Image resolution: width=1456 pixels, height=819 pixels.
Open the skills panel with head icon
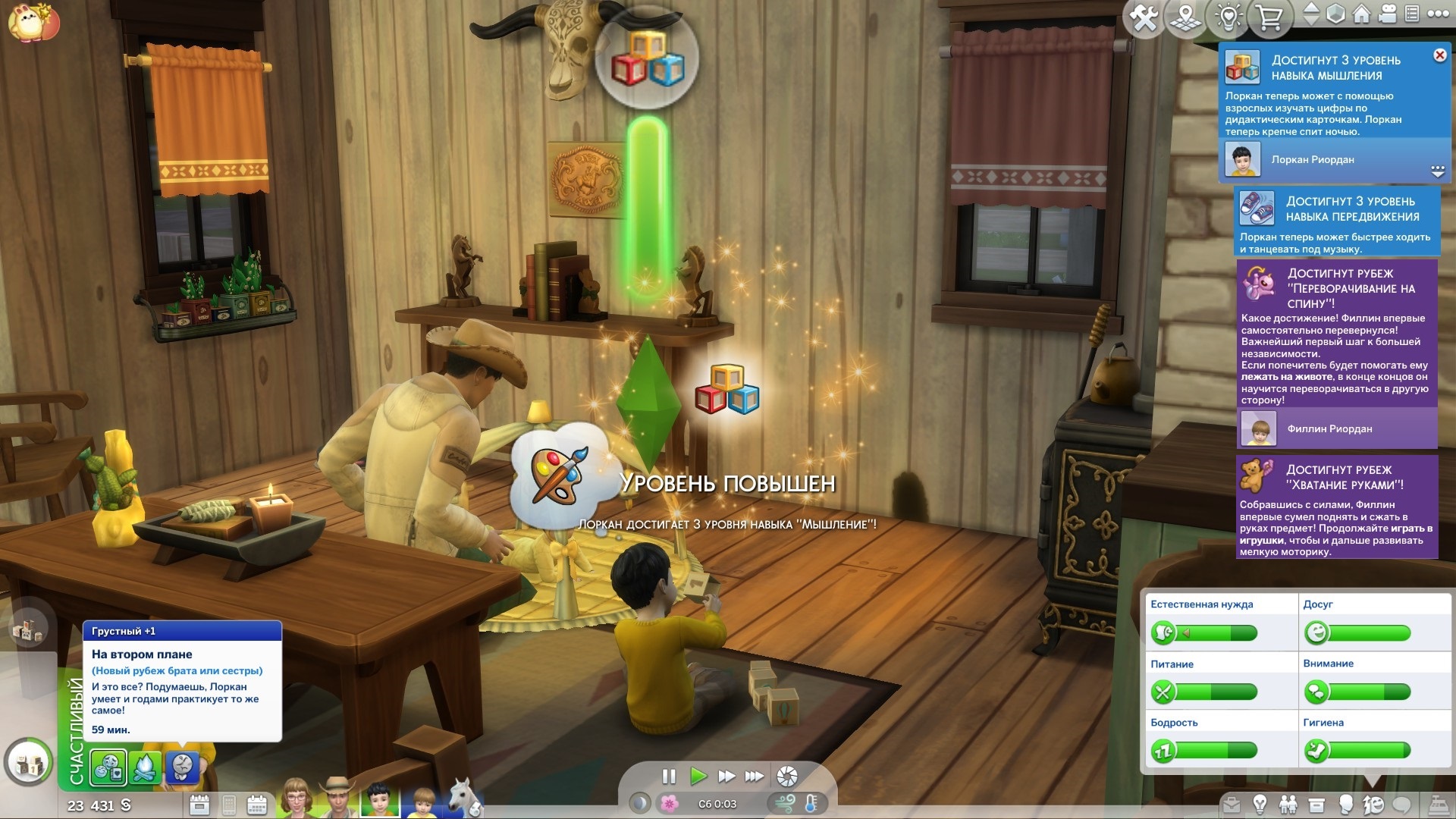[1345, 805]
